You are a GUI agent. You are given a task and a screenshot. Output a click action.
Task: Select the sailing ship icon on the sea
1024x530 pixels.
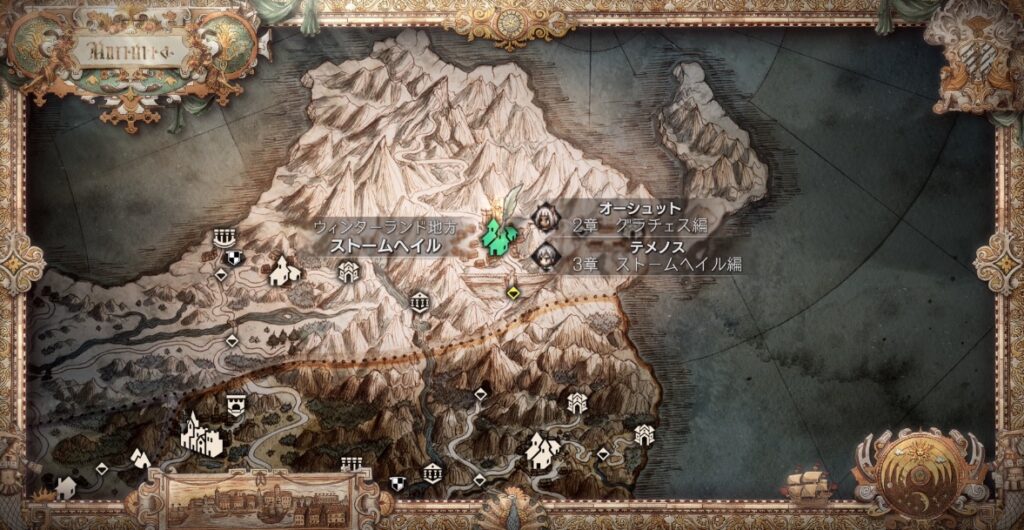pyautogui.click(x=807, y=486)
